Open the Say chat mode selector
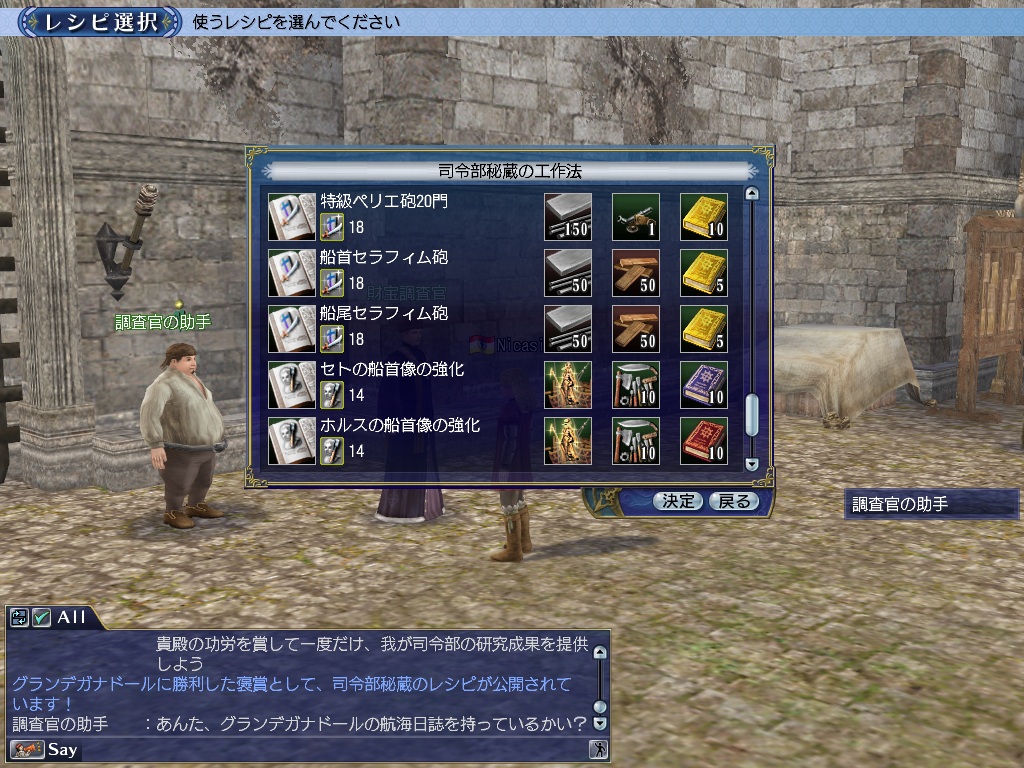1024x768 pixels. click(x=44, y=749)
